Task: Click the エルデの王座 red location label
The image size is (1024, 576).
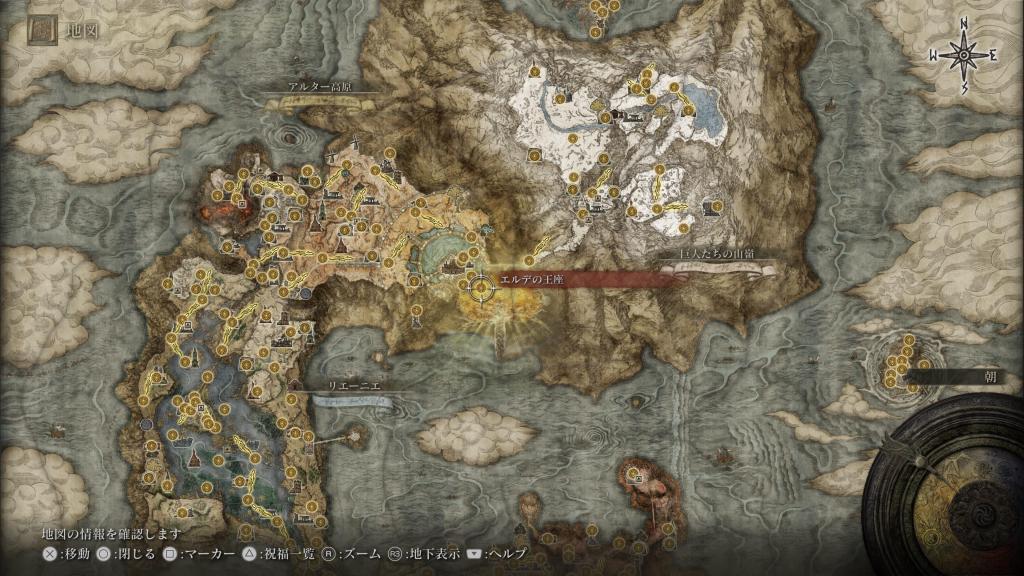Action: pyautogui.click(x=536, y=281)
